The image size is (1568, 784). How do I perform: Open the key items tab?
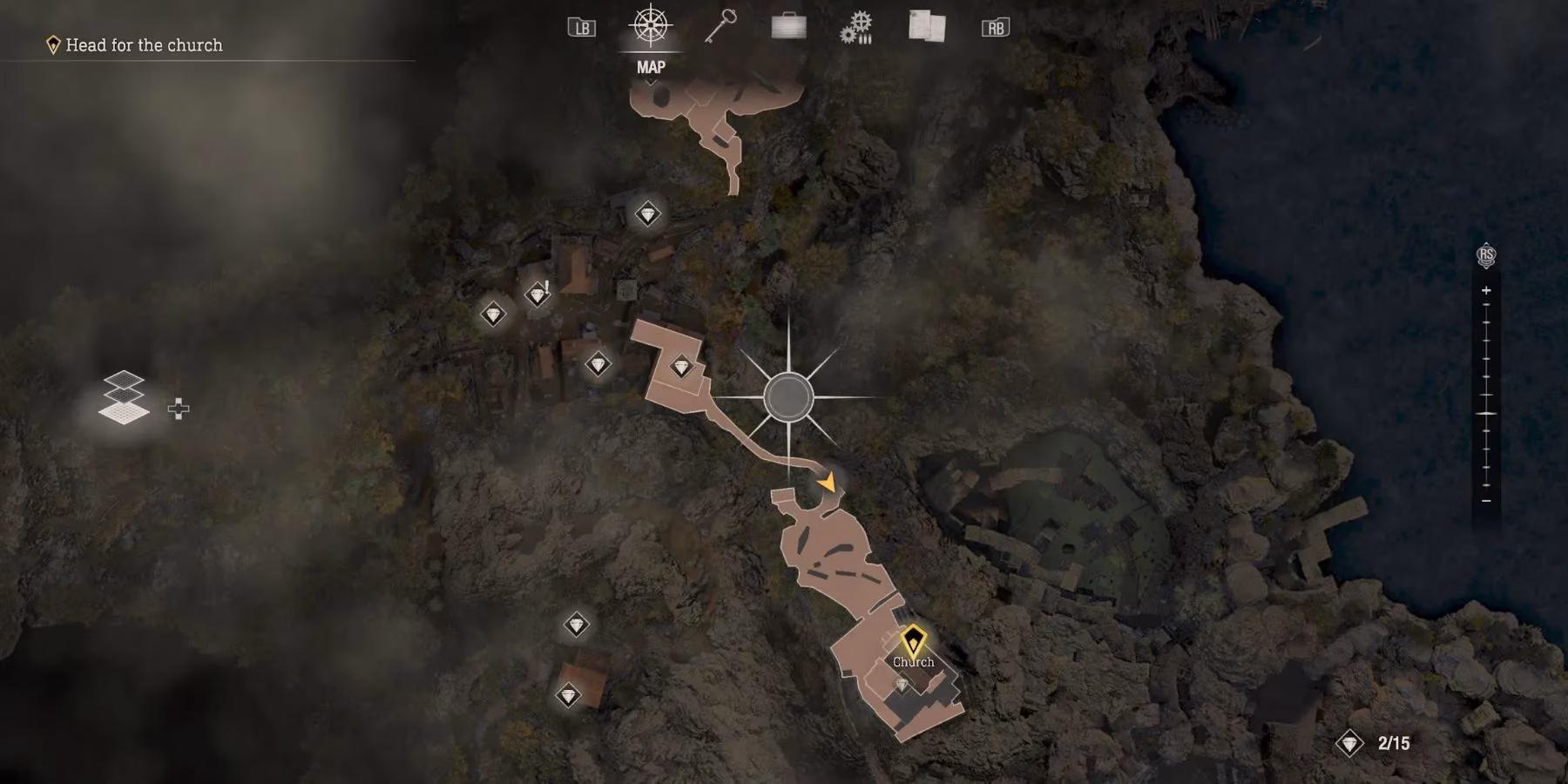tap(720, 26)
